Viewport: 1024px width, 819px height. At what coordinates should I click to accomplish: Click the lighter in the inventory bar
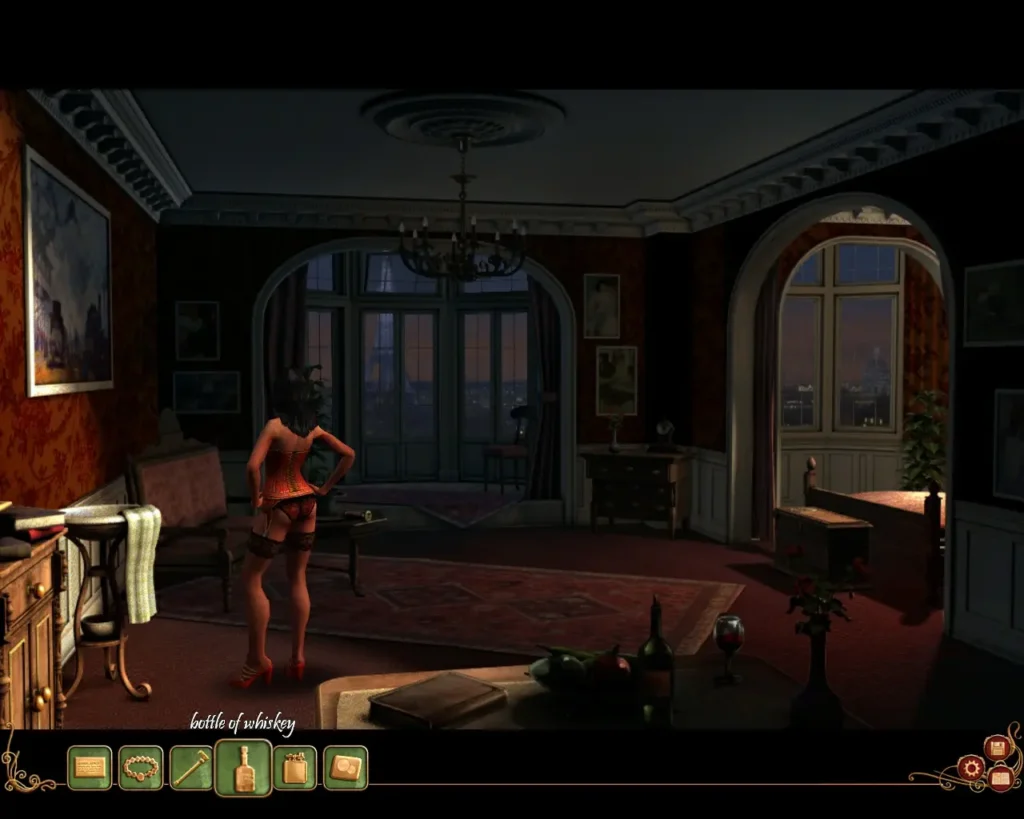[295, 767]
